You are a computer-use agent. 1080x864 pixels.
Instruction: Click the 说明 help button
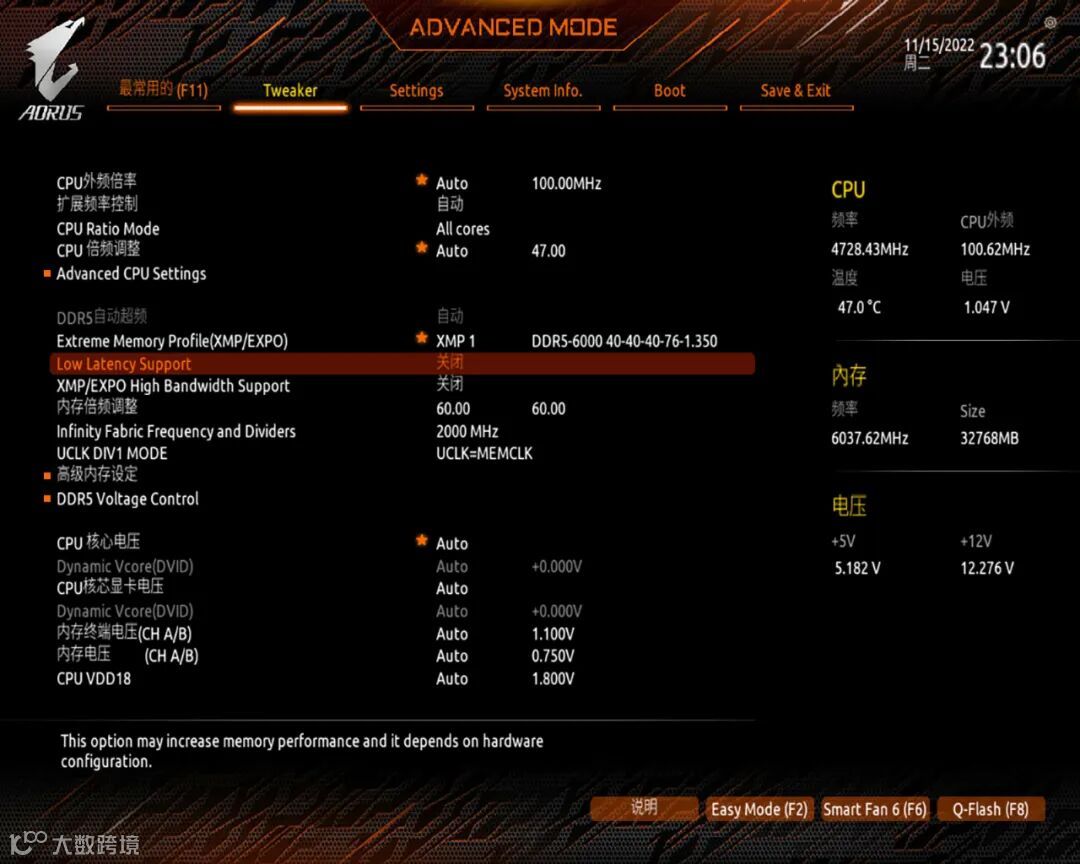coord(644,808)
